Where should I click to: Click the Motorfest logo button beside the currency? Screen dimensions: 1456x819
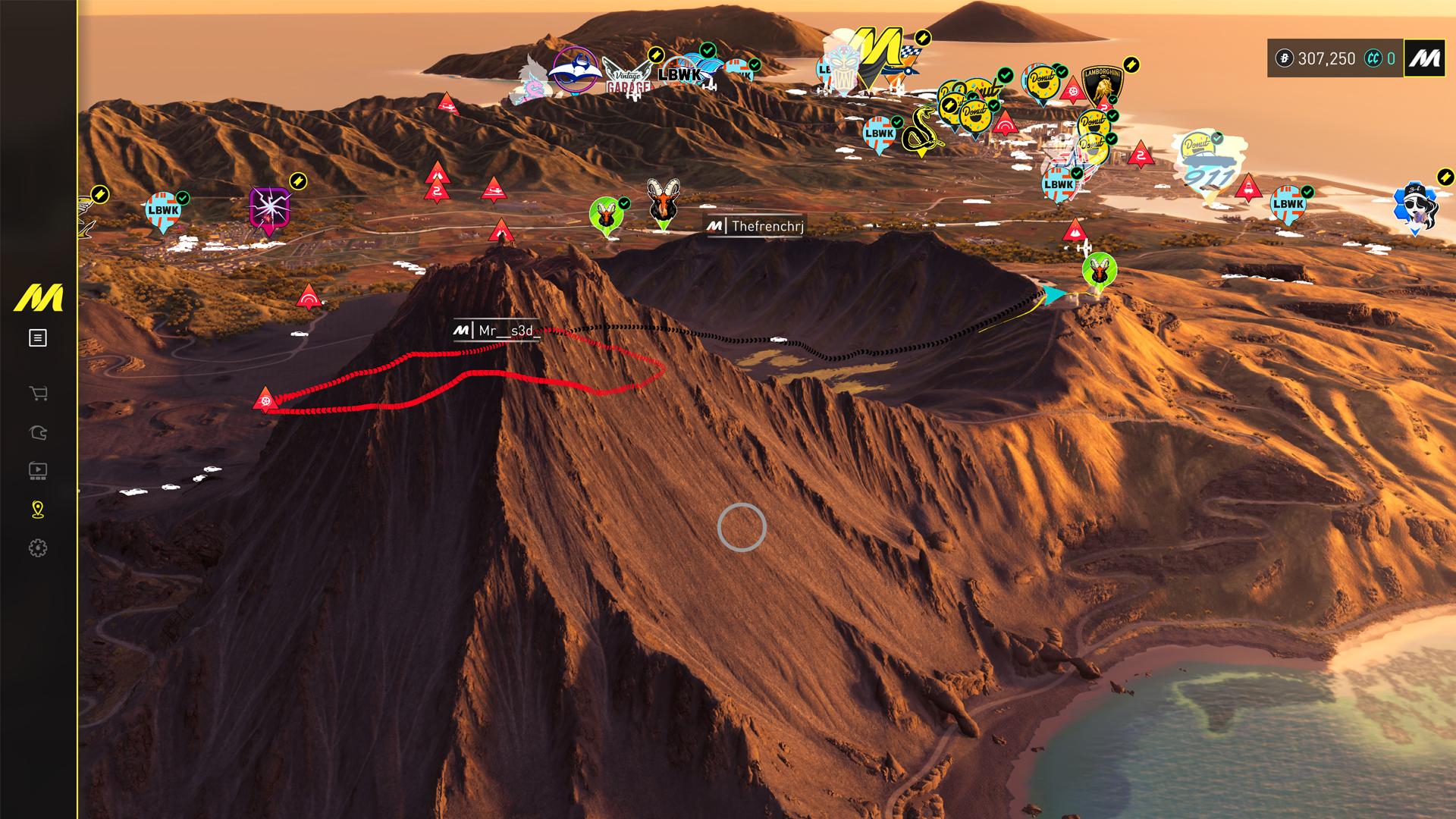click(1424, 58)
